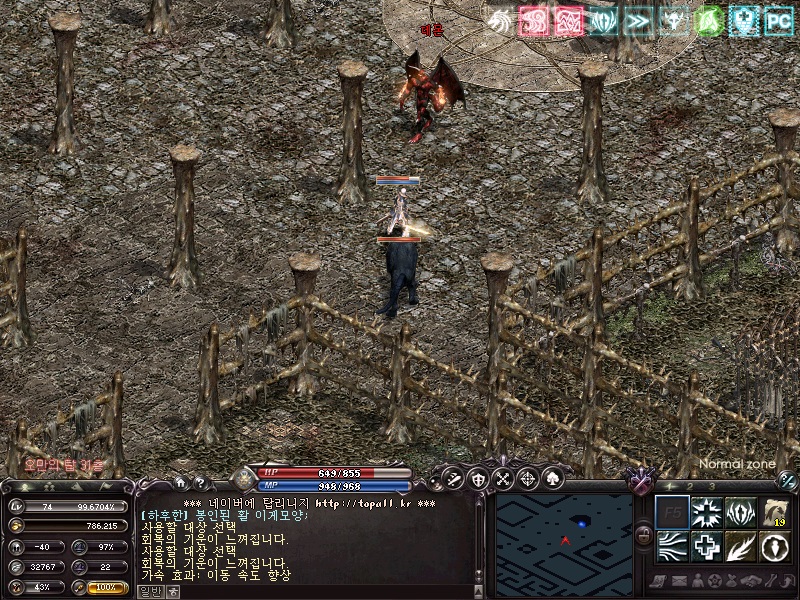
Task: Click the minimap panel
Action: [x=564, y=533]
